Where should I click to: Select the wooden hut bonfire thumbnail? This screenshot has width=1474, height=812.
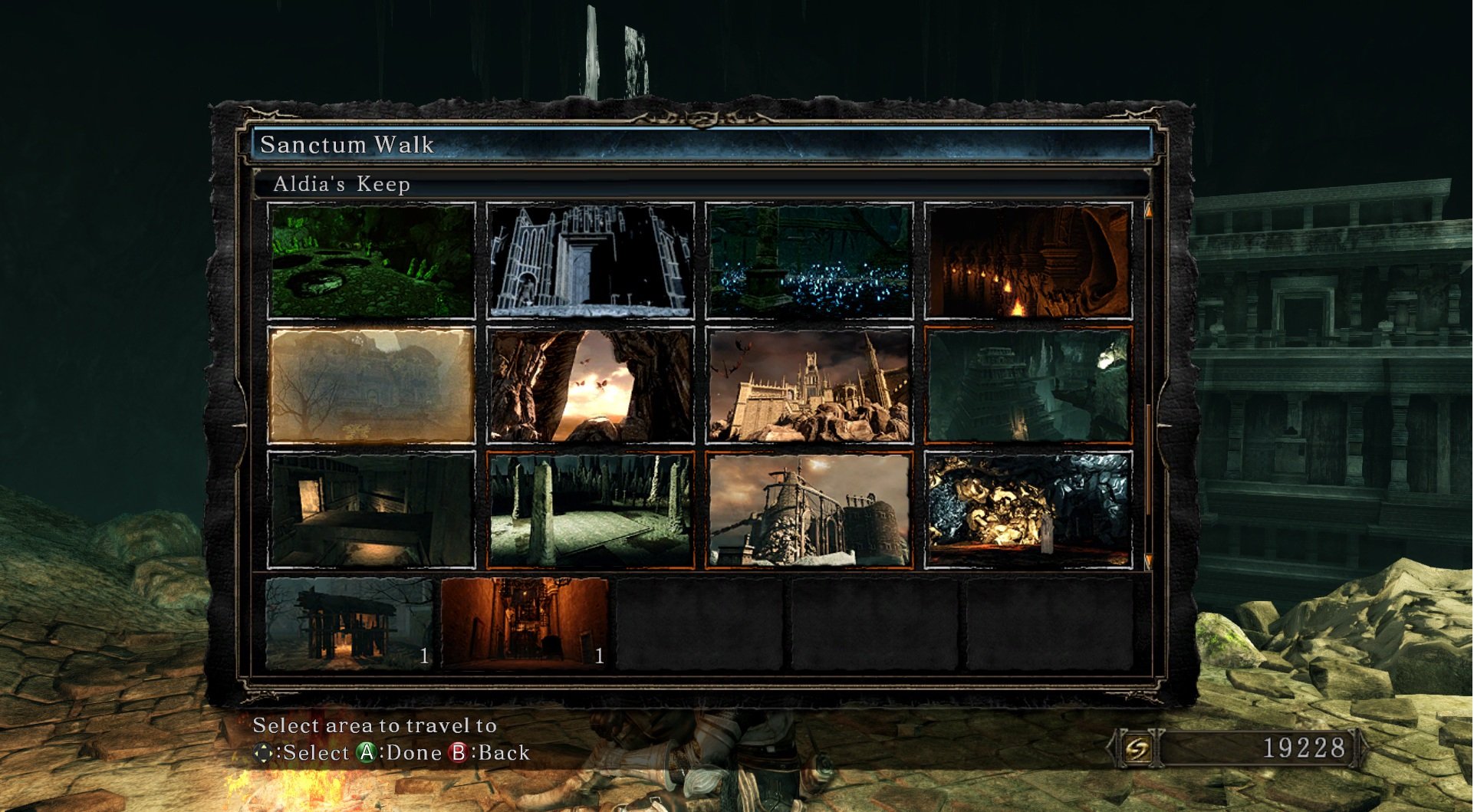[x=349, y=623]
